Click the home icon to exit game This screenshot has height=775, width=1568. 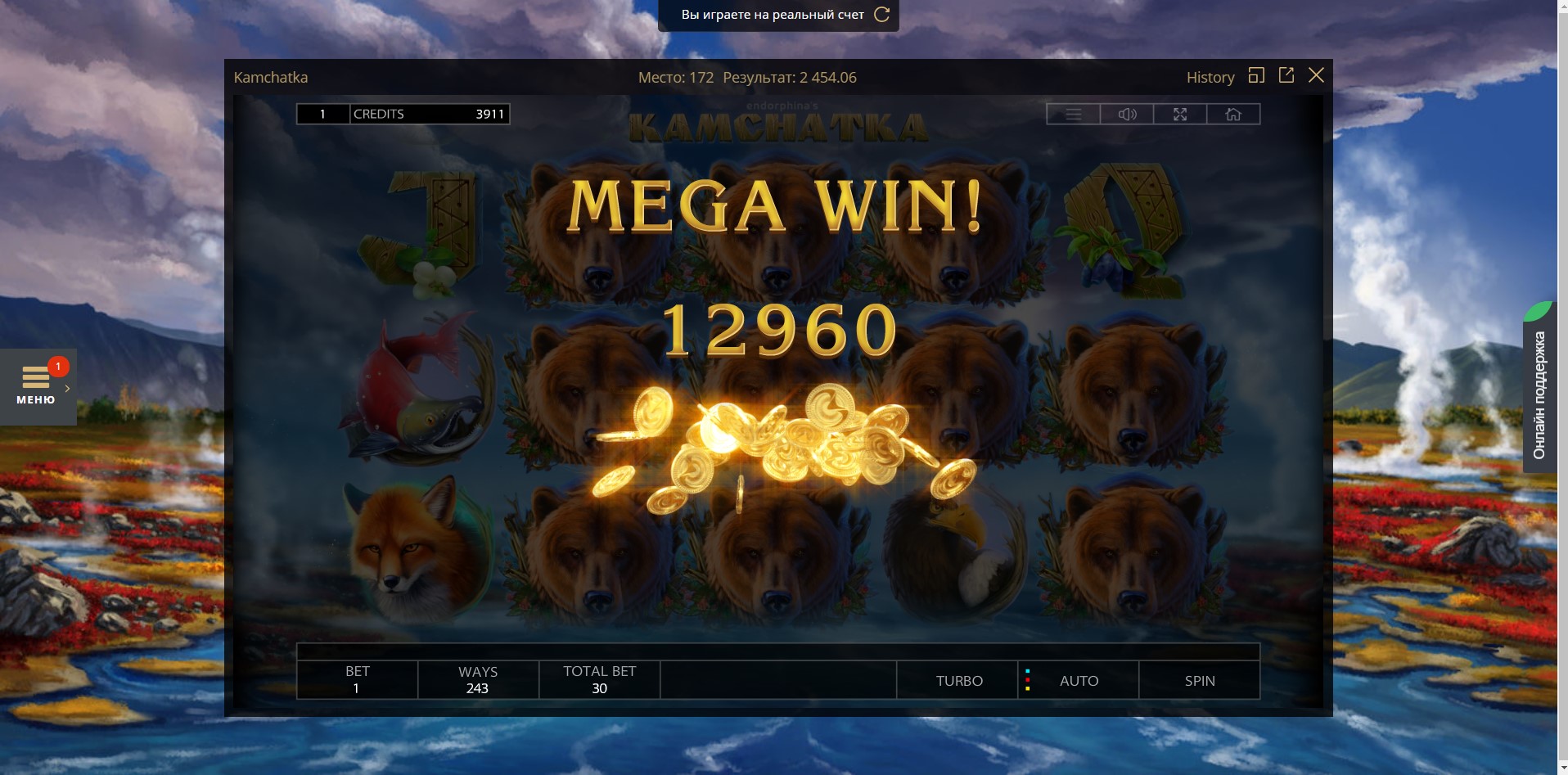(x=1234, y=114)
